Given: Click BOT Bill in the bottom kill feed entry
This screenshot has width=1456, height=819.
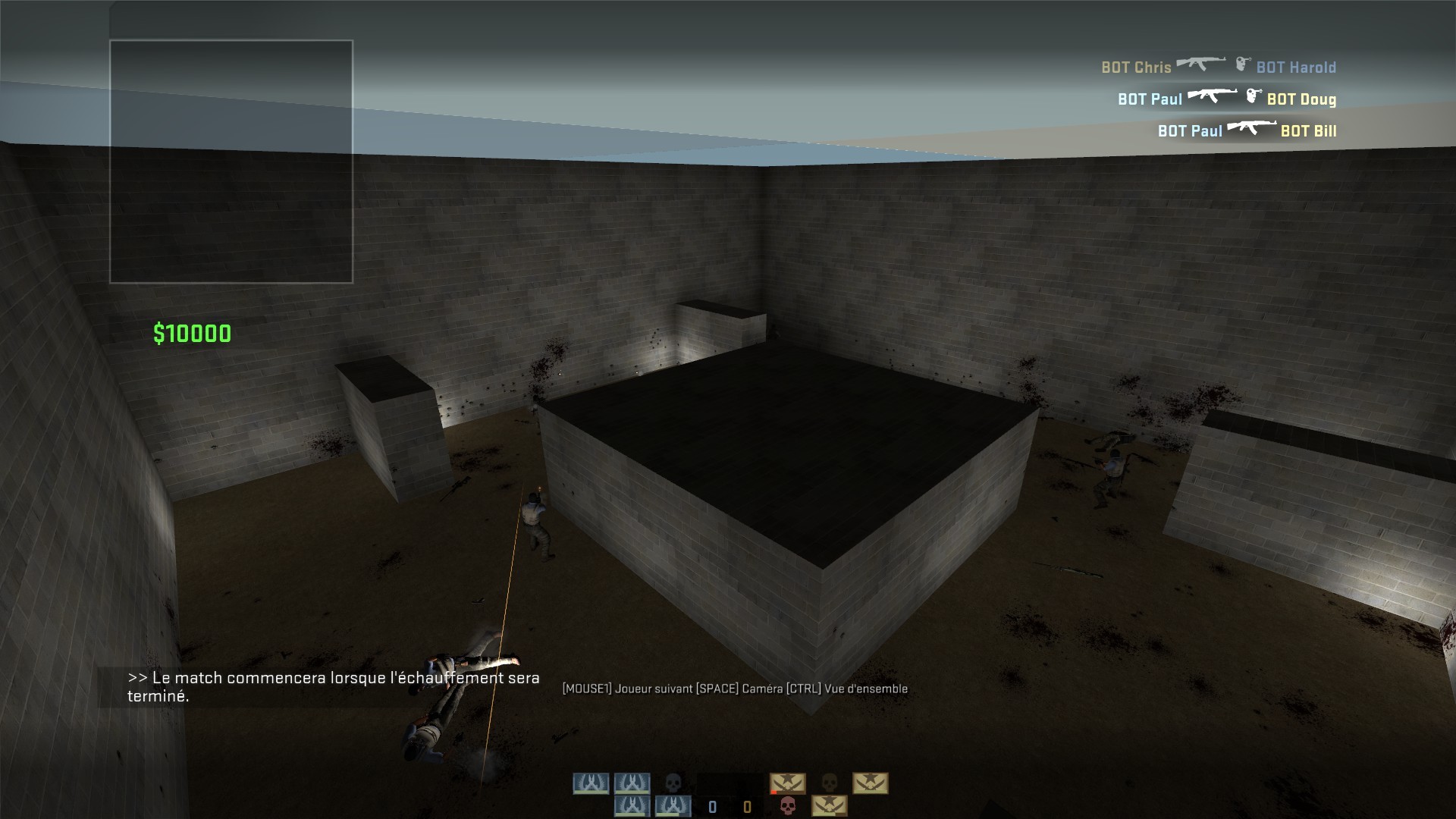Looking at the screenshot, I should point(1310,131).
